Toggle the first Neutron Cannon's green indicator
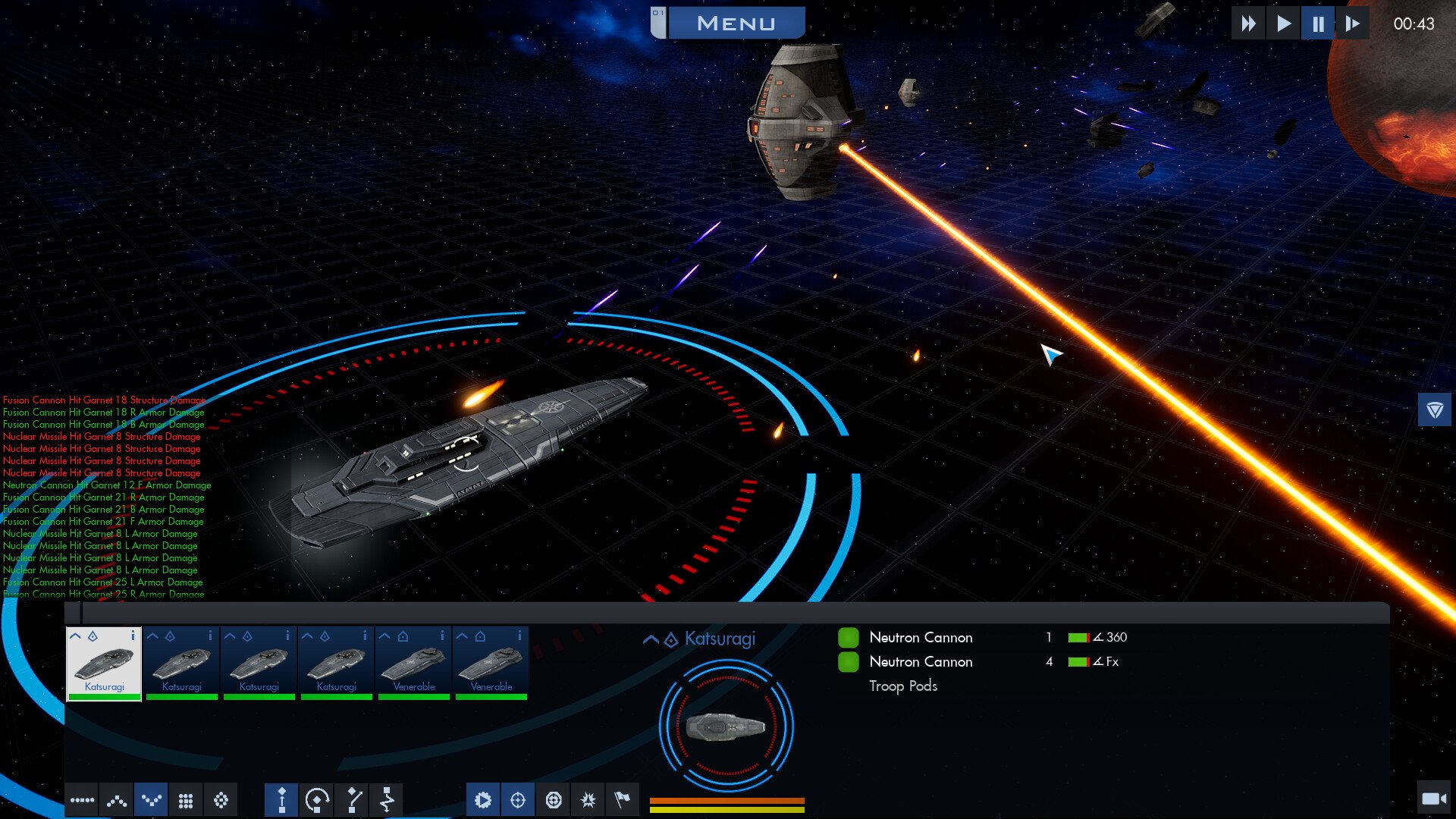Viewport: 1456px width, 819px height. point(848,638)
